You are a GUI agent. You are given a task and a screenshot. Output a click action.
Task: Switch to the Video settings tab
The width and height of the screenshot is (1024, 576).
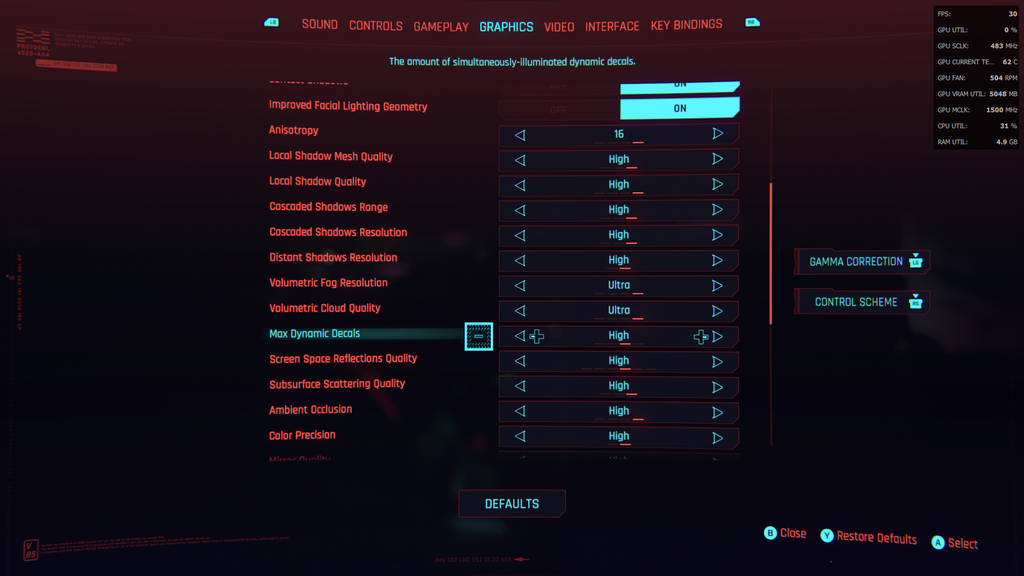pos(559,26)
